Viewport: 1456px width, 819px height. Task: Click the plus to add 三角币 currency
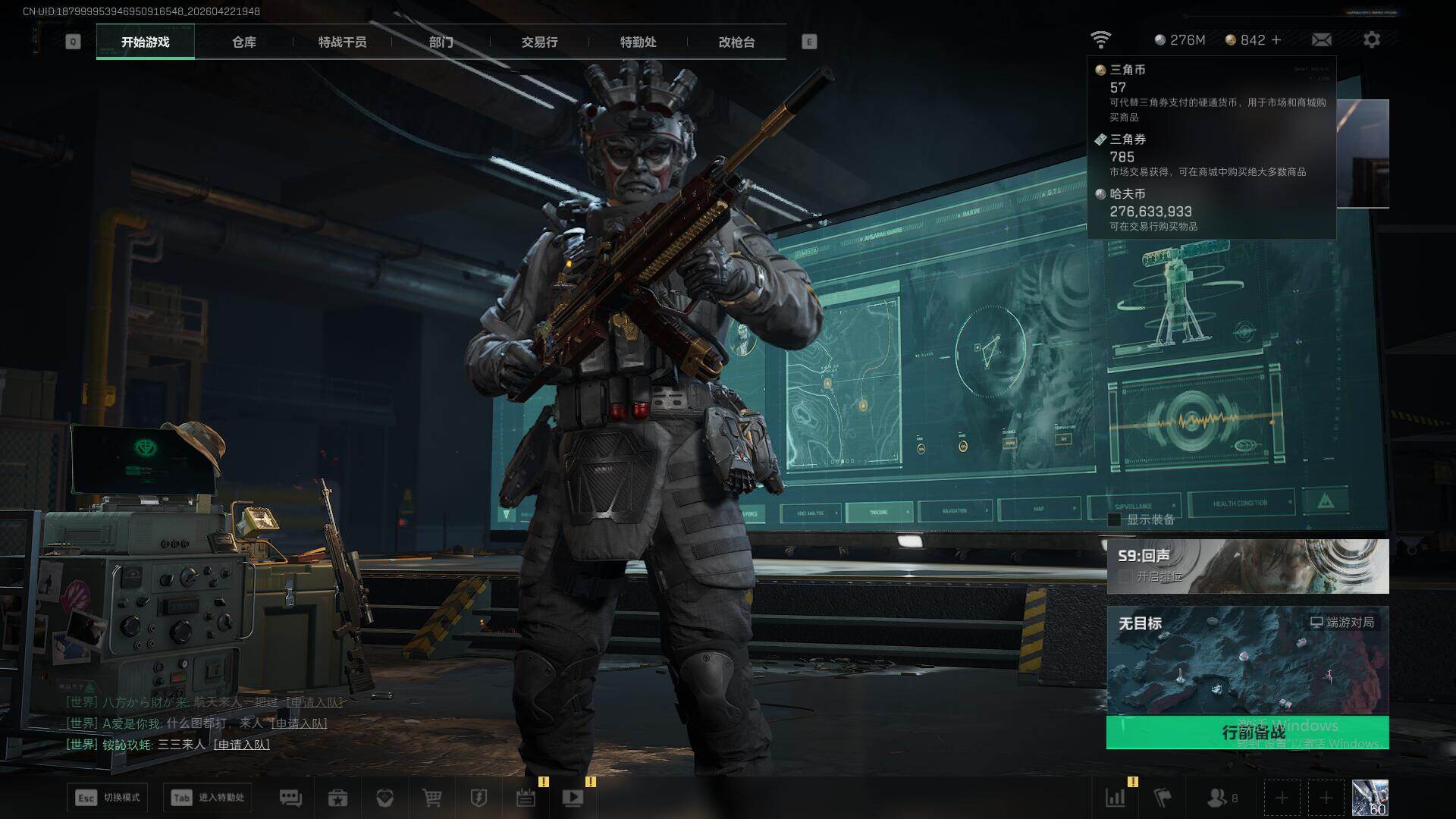point(1276,40)
